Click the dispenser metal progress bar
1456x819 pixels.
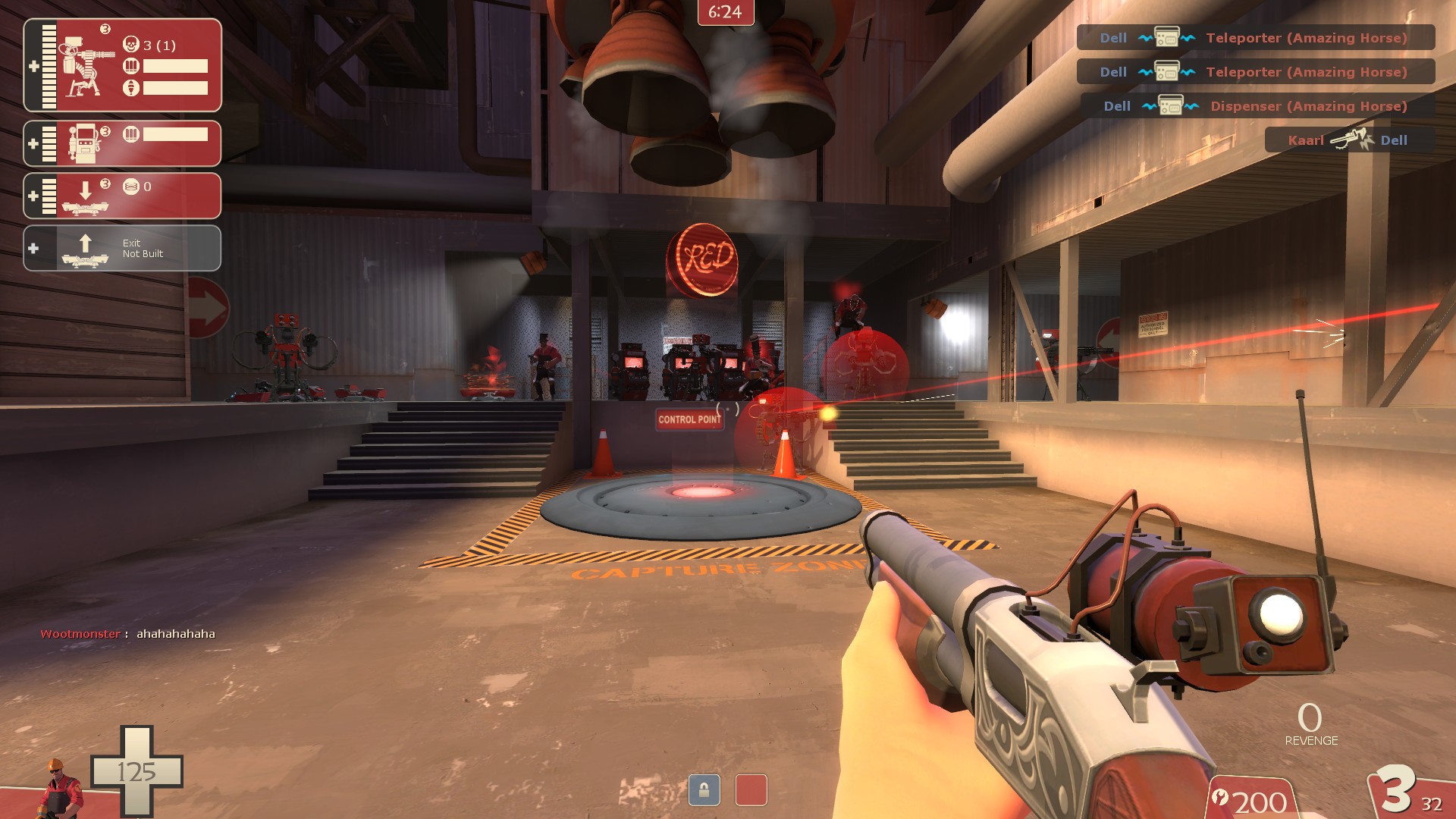point(176,134)
